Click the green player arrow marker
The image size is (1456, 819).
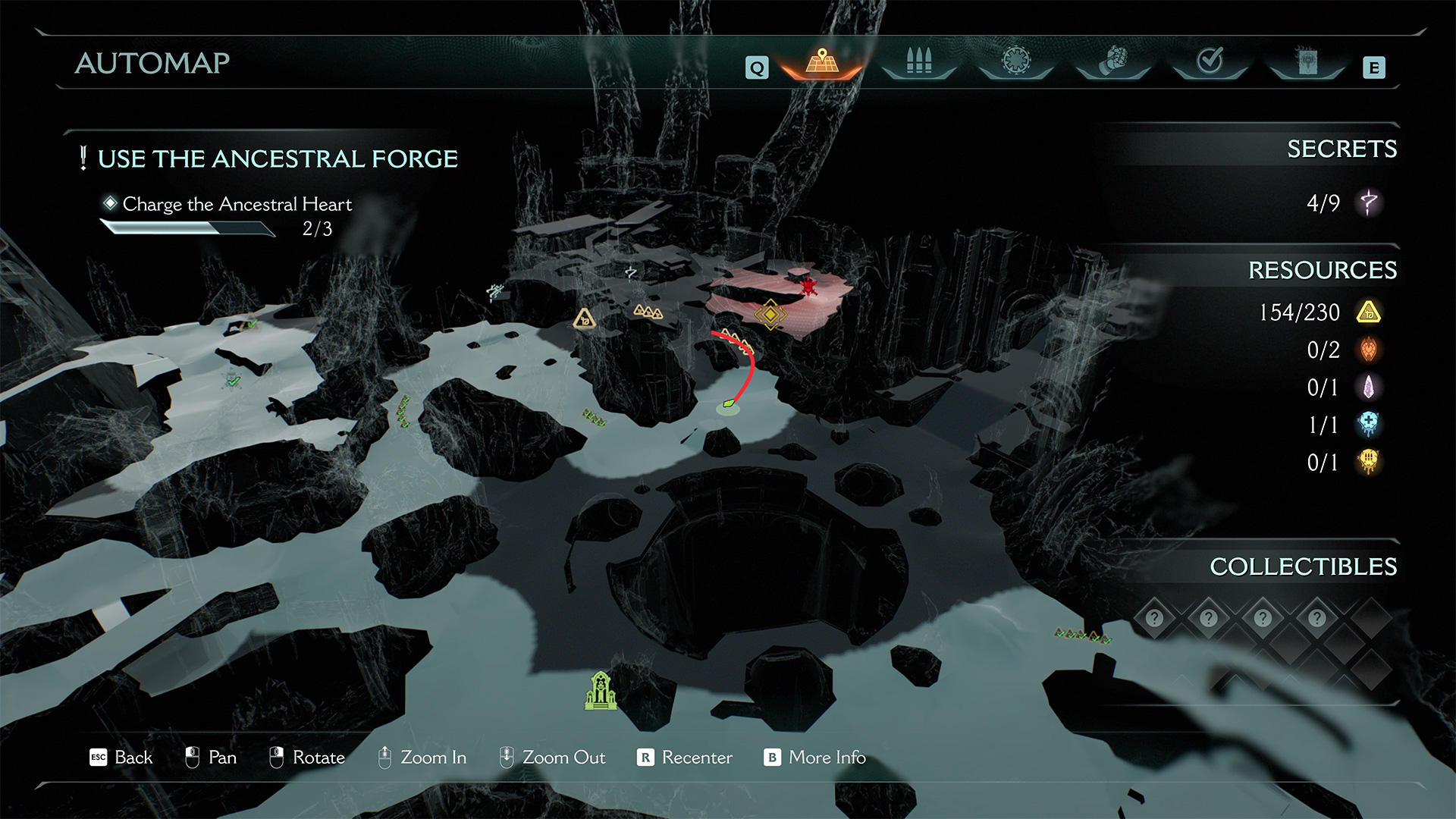[x=729, y=405]
